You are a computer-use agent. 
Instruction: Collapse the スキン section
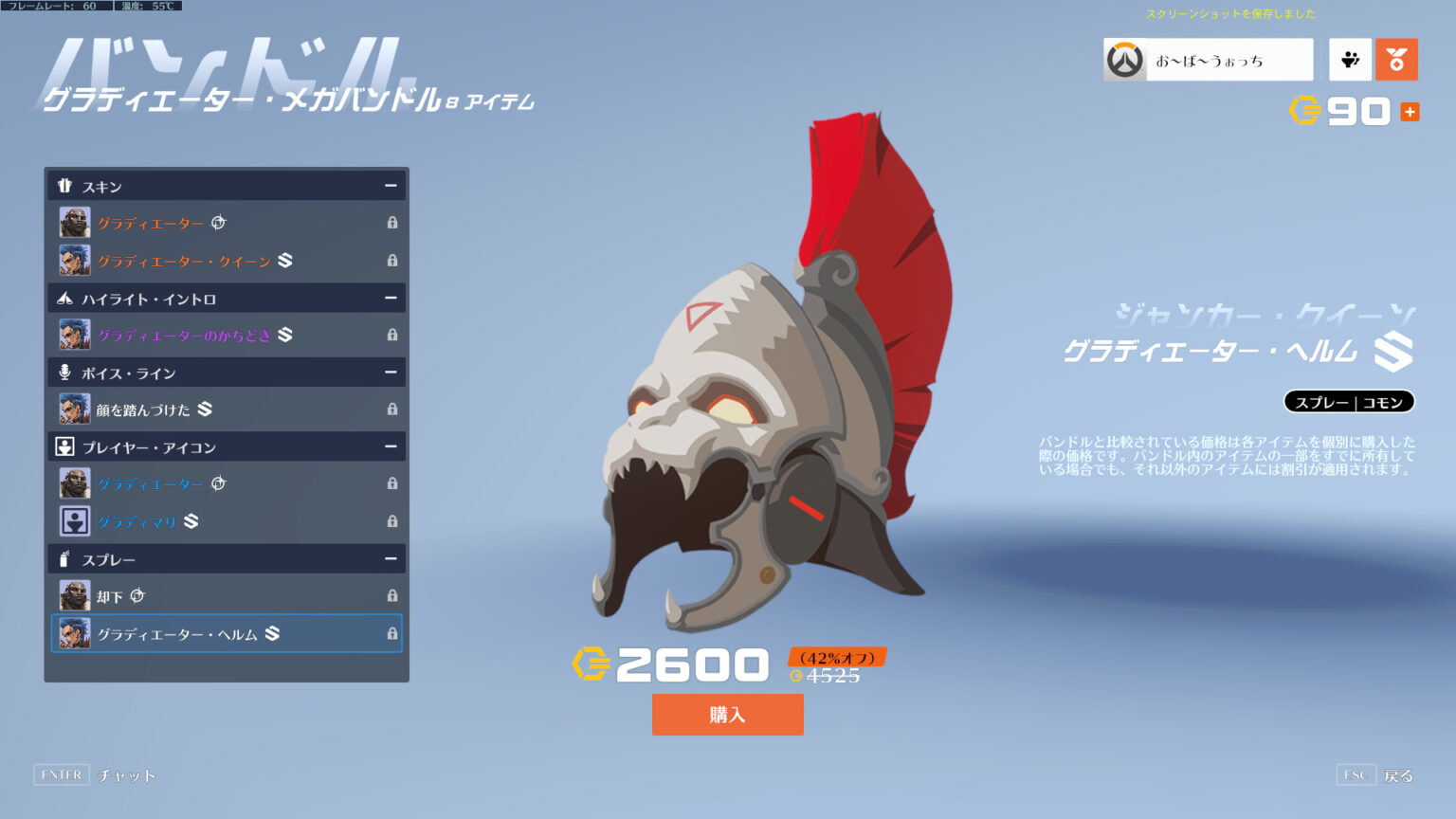tap(391, 185)
